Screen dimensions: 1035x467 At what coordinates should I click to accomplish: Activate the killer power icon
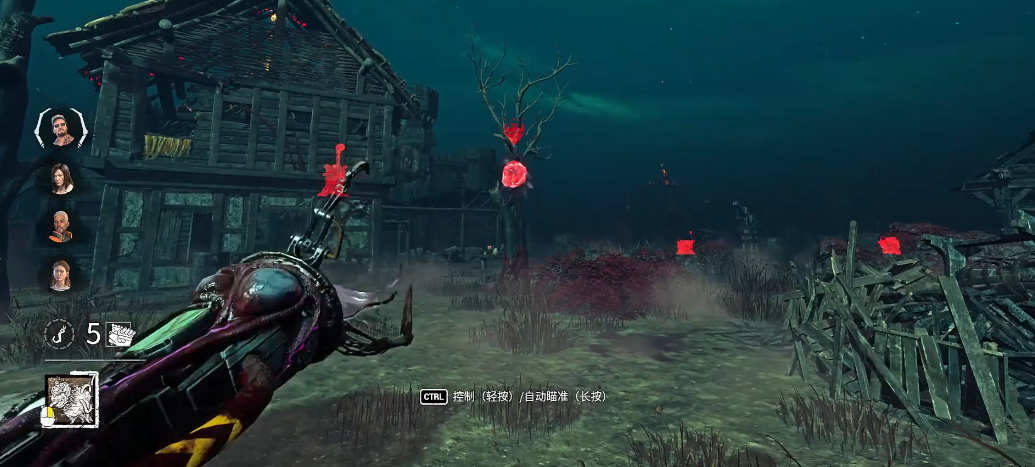point(72,400)
